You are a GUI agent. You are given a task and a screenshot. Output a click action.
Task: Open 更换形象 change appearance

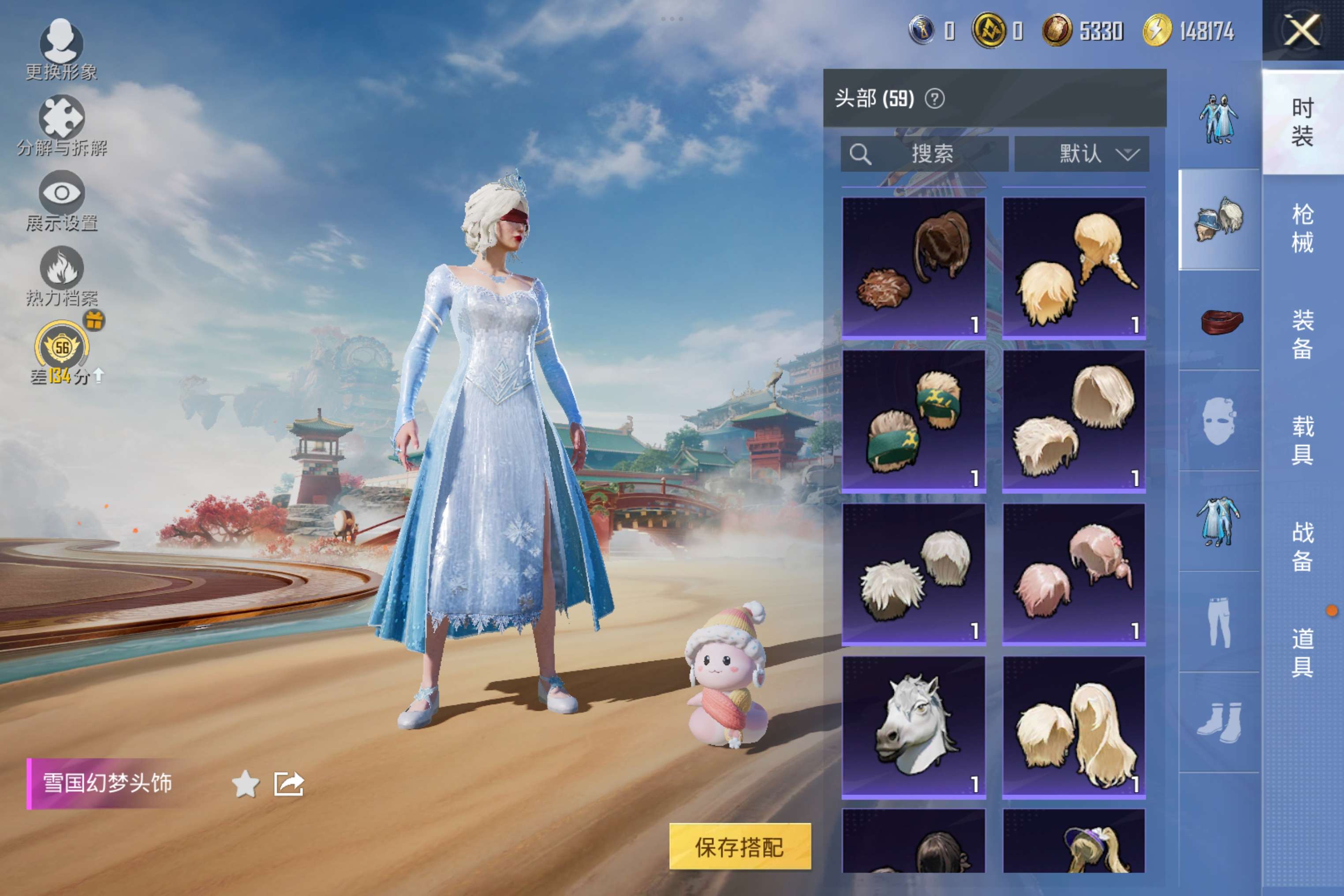tap(61, 49)
